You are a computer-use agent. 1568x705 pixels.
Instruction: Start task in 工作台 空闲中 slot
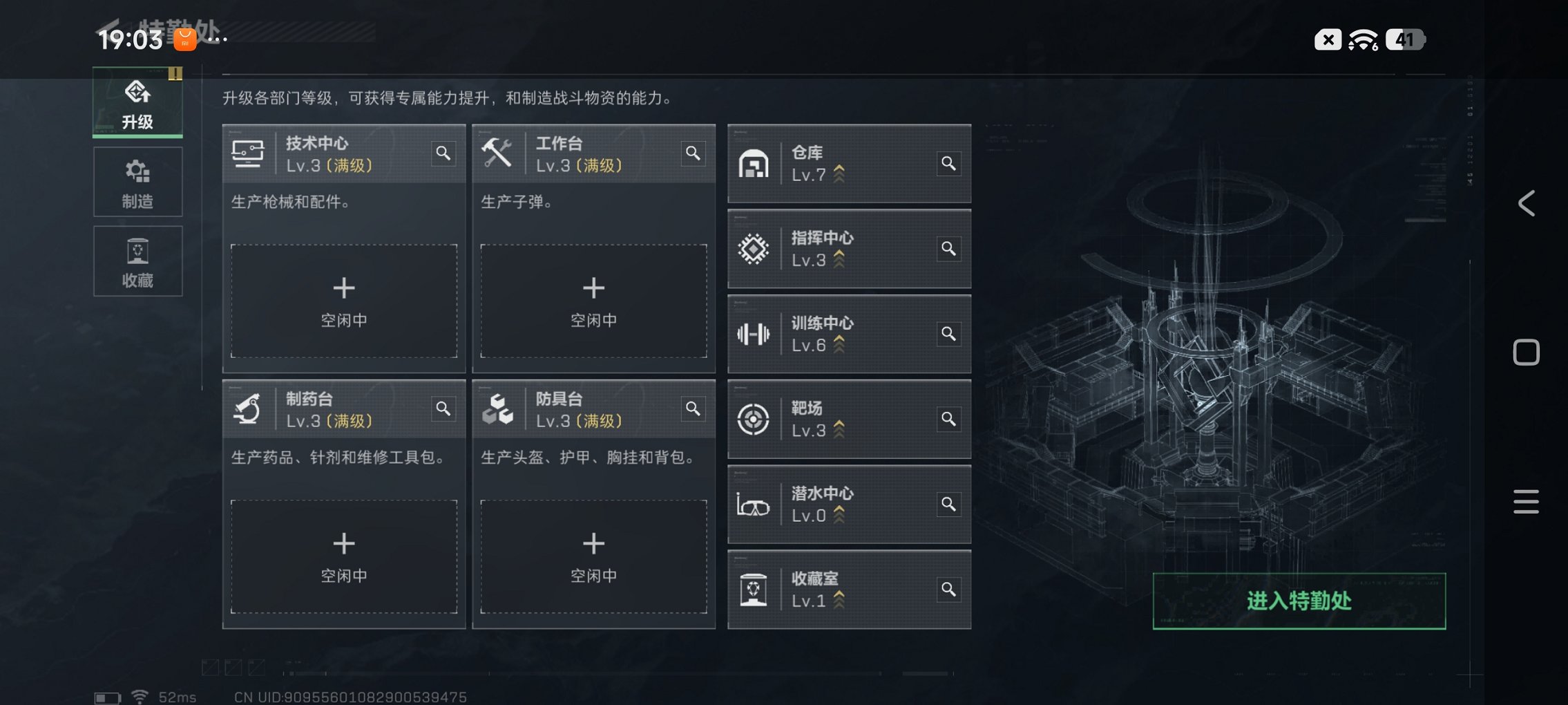[x=593, y=301]
